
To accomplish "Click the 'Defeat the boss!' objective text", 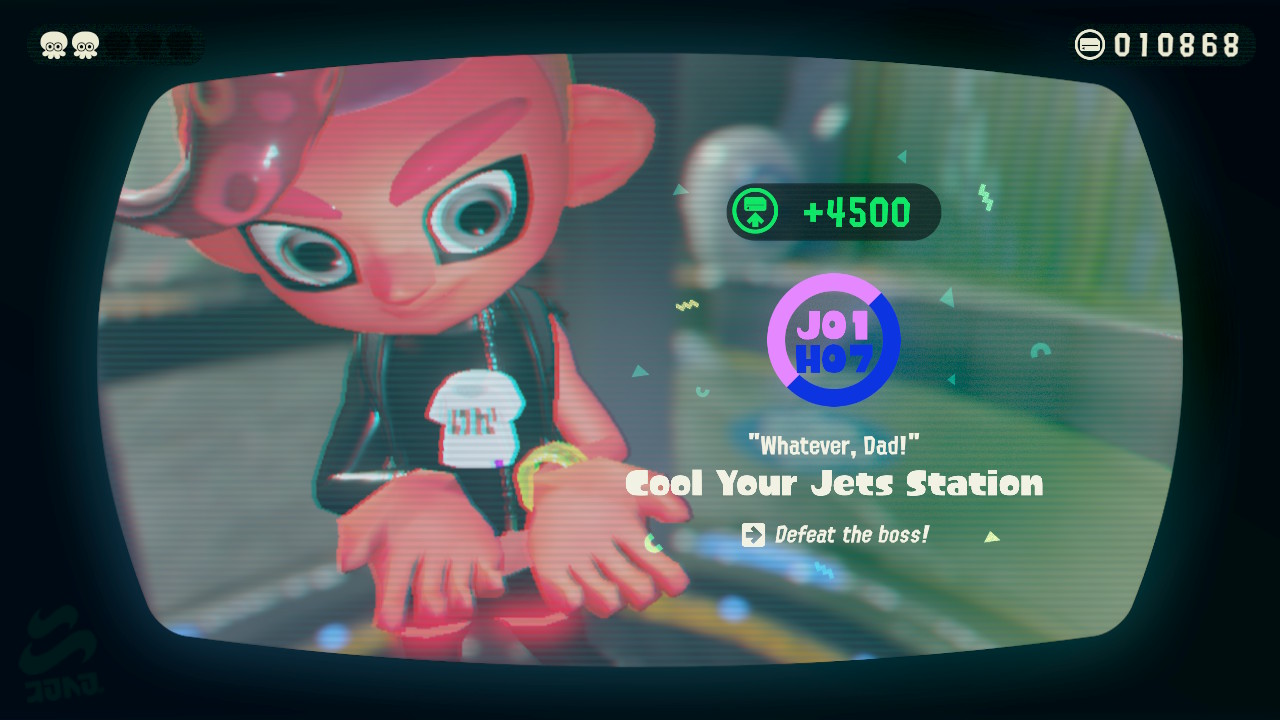I will 850,534.
